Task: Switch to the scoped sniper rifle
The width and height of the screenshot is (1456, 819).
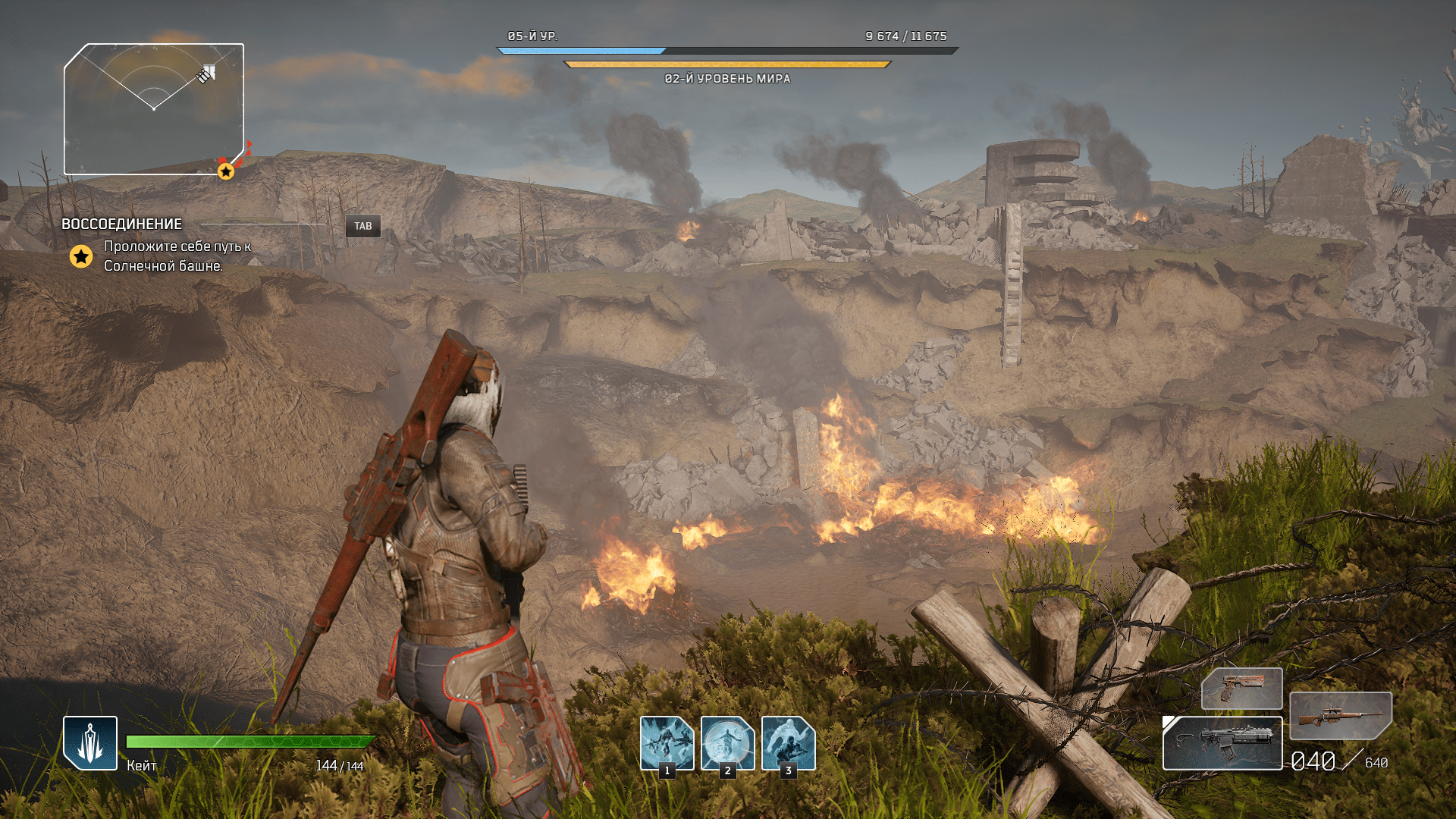Action: tap(1341, 715)
